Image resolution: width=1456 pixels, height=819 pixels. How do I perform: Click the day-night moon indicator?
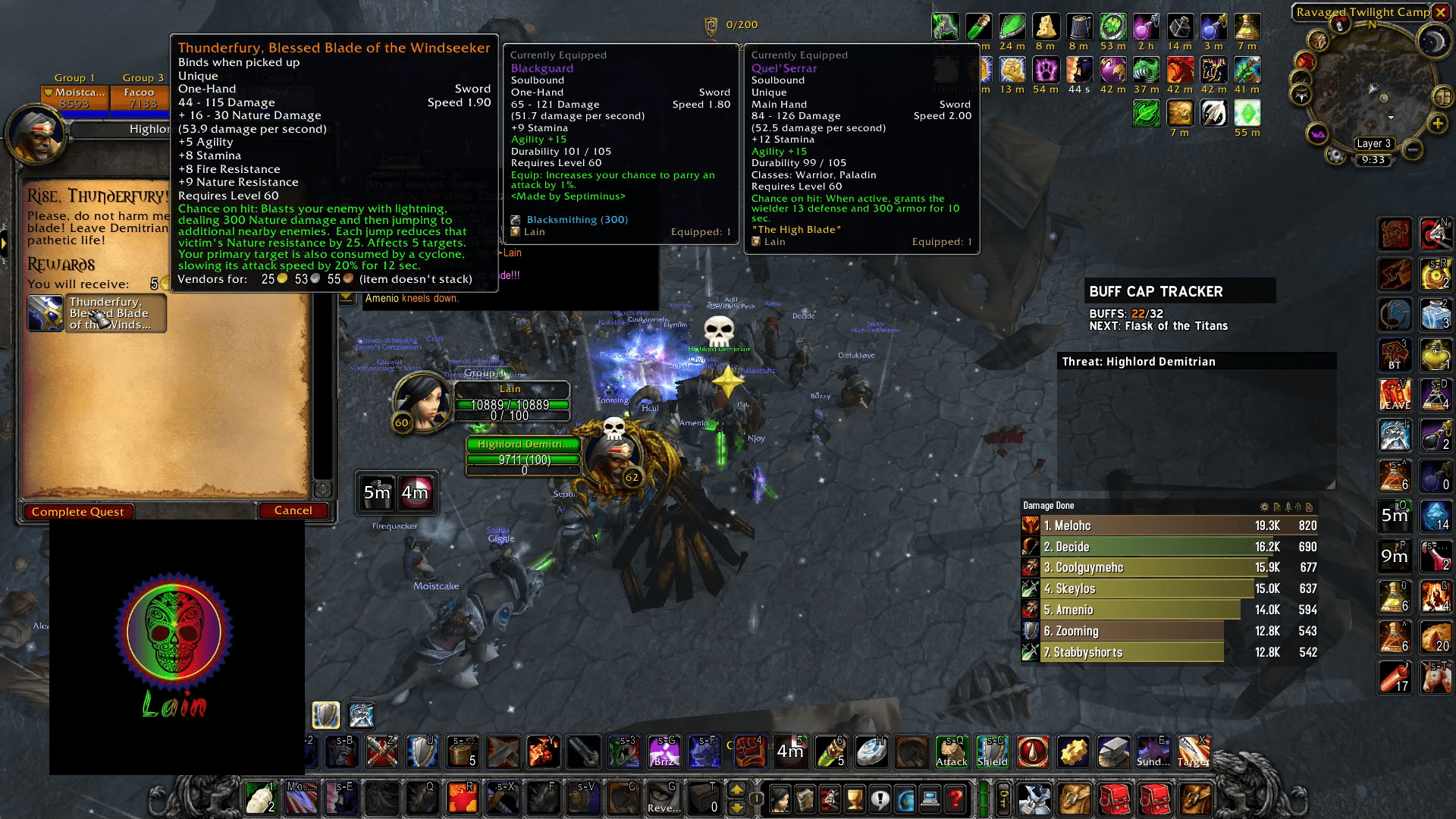[x=1432, y=40]
